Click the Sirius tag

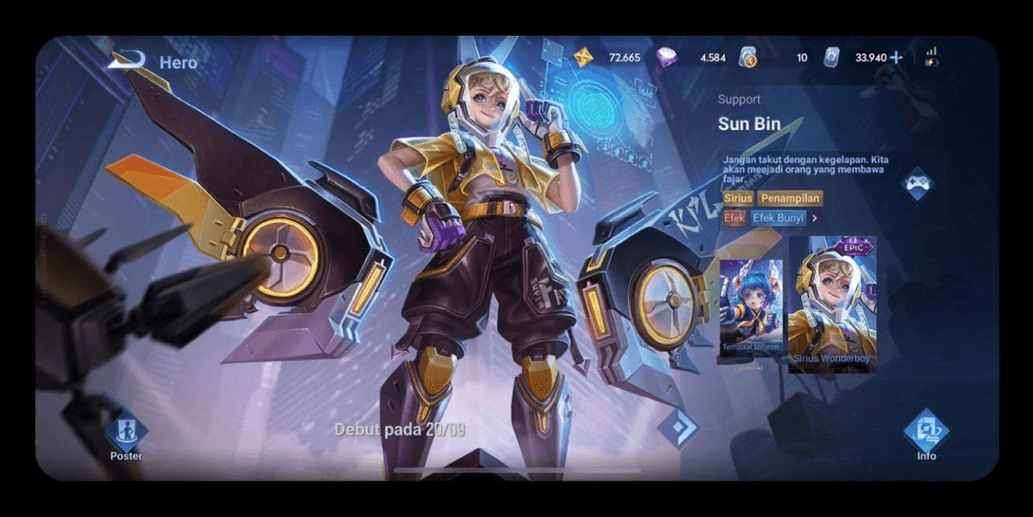point(737,198)
